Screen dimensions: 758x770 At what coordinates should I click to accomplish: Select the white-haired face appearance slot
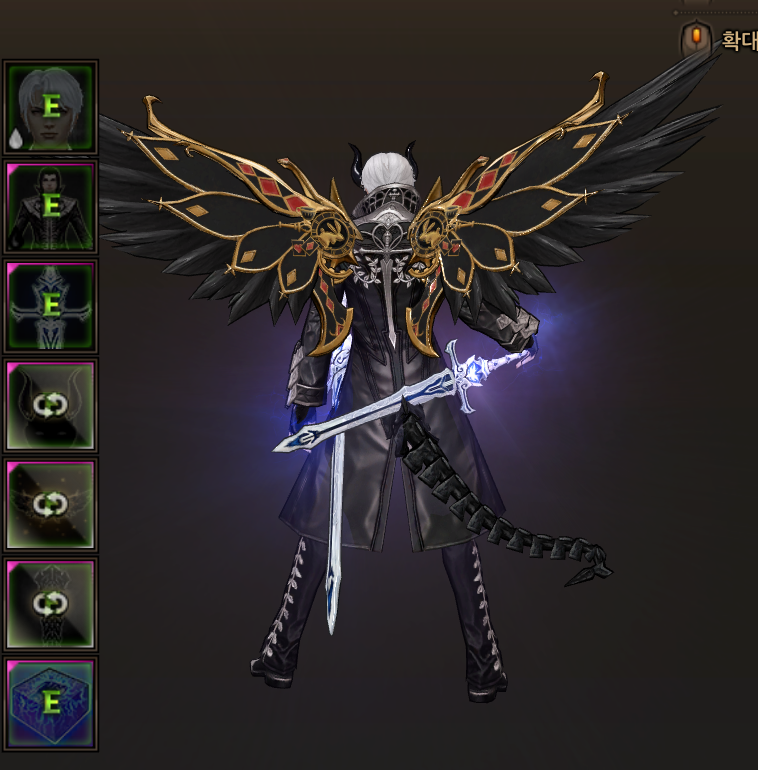[51, 107]
